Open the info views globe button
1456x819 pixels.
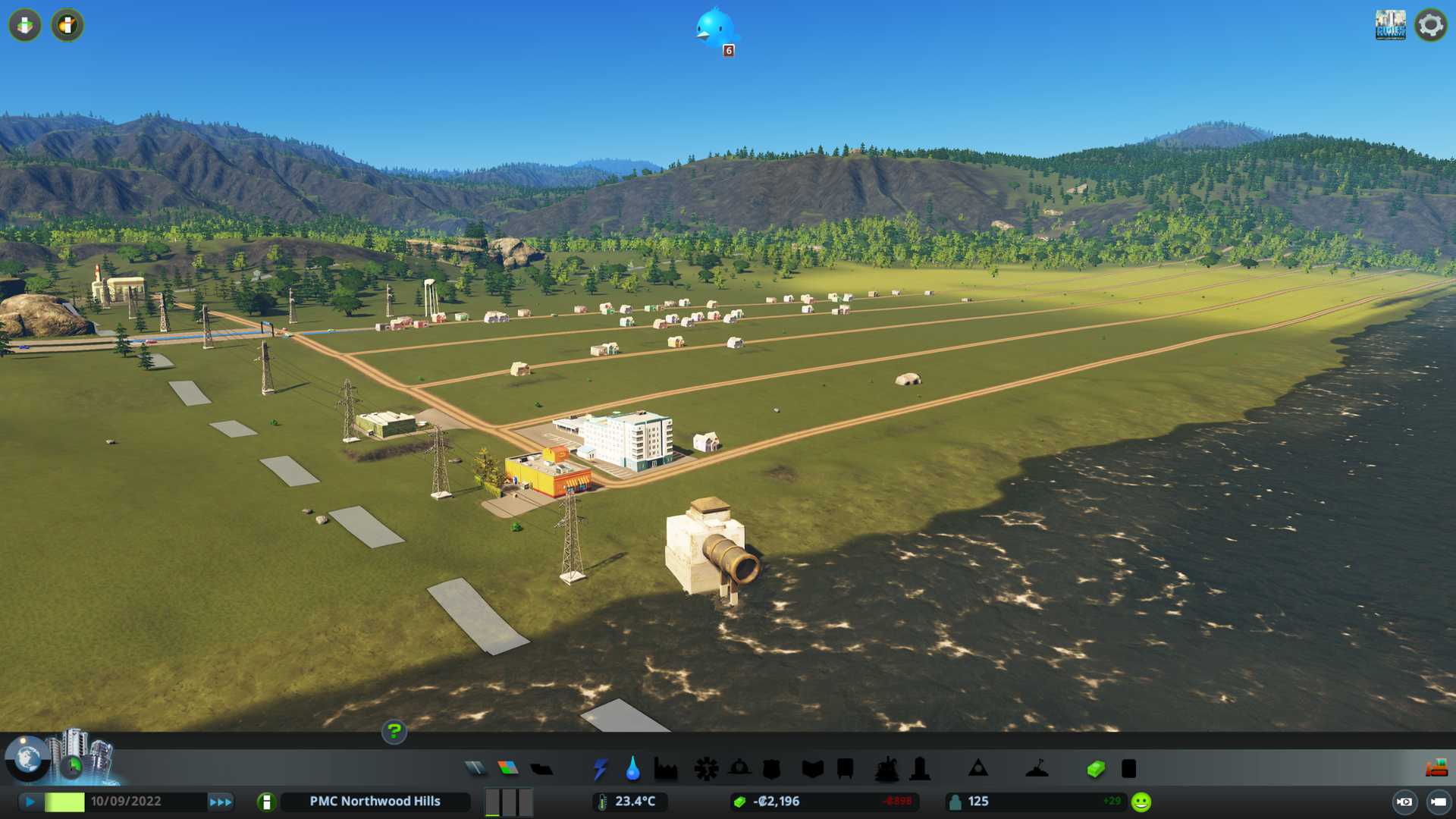pyautogui.click(x=27, y=758)
